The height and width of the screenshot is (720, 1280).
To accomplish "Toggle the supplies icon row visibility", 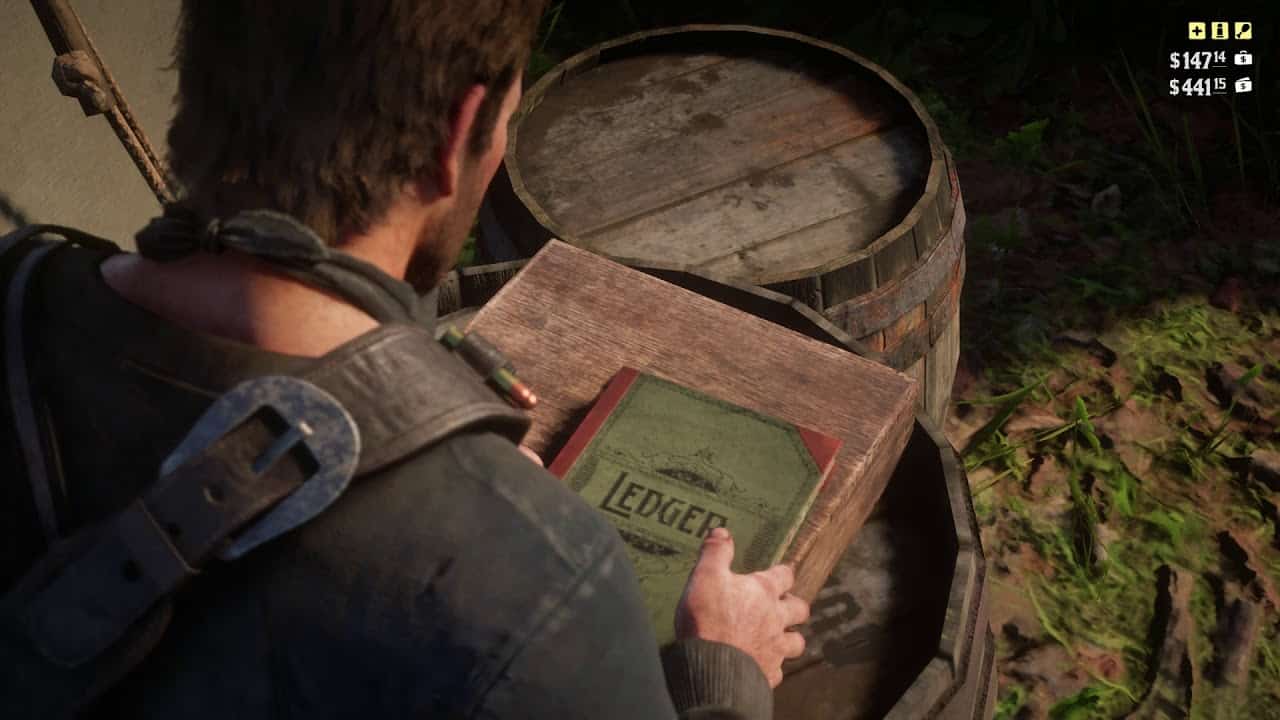I will pyautogui.click(x=1219, y=31).
